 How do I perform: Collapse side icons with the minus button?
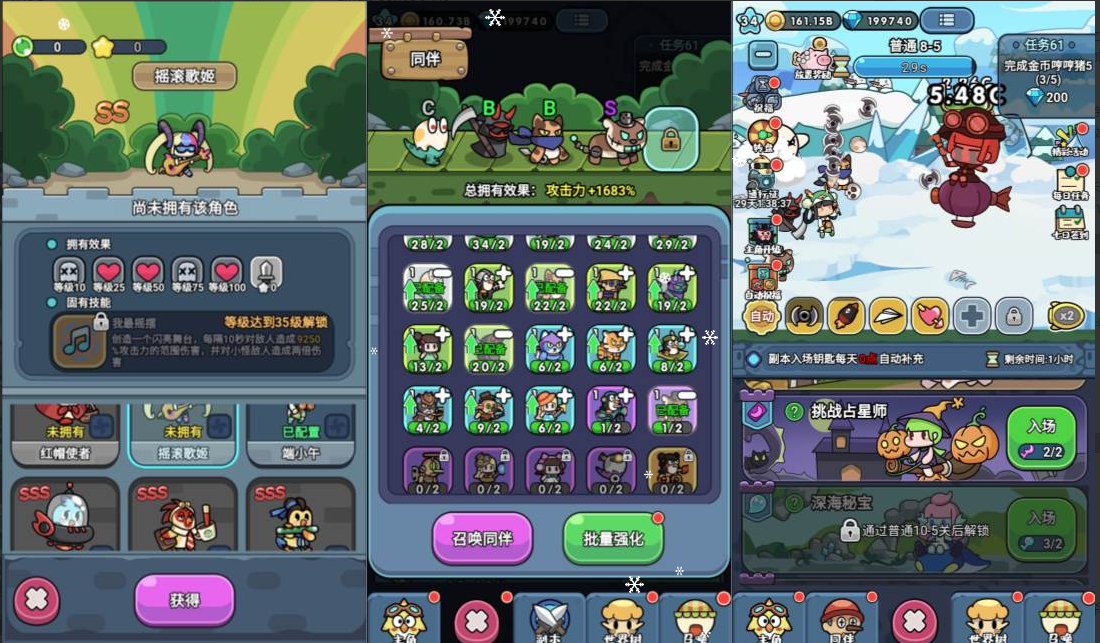[x=763, y=54]
